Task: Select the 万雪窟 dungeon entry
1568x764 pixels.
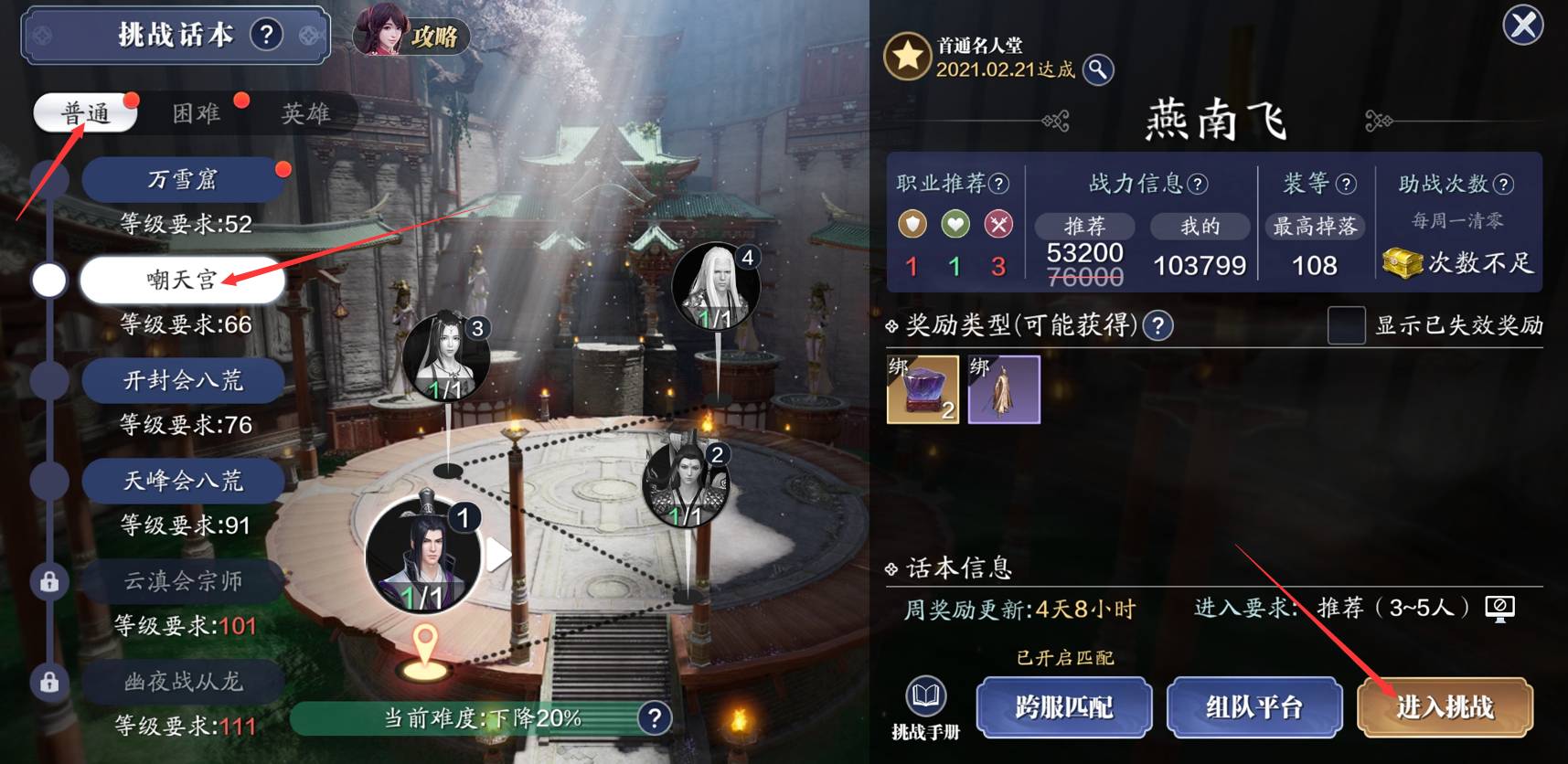Action: 183,179
